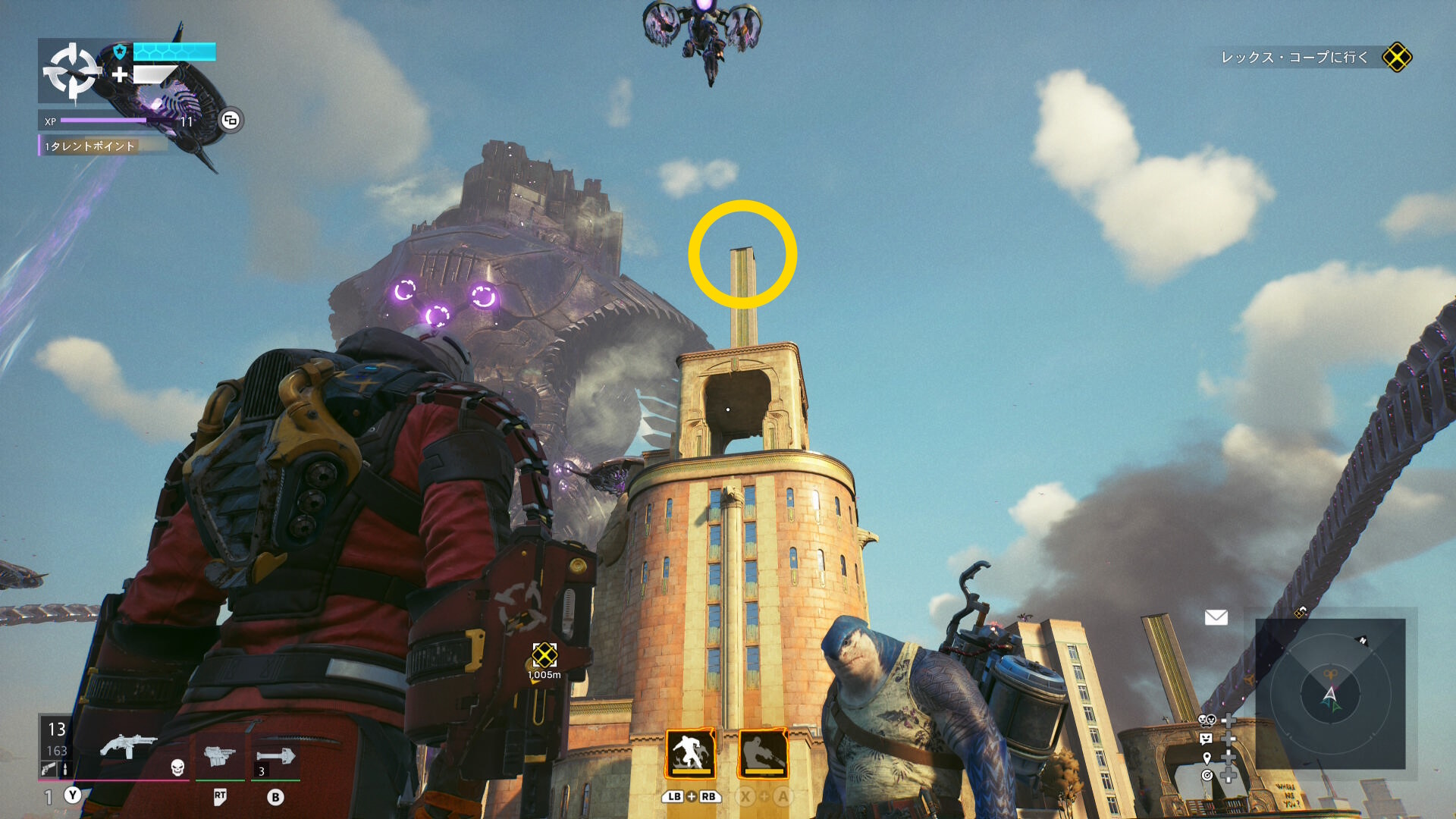This screenshot has height=819, width=1456.
Task: Choose the secondary heavy weapon slot
Action: tap(219, 756)
